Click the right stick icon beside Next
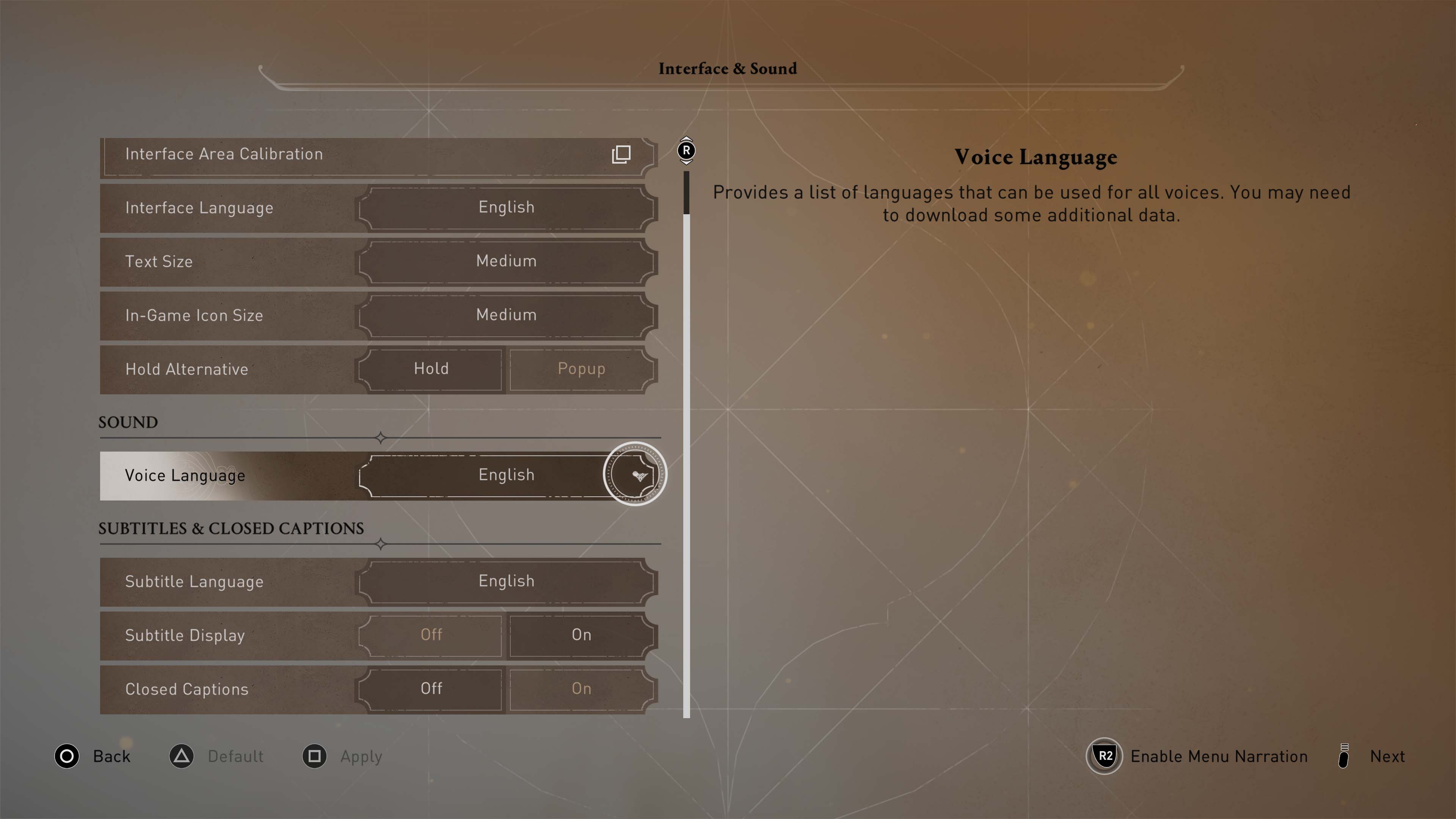This screenshot has height=819, width=1456. point(1345,756)
